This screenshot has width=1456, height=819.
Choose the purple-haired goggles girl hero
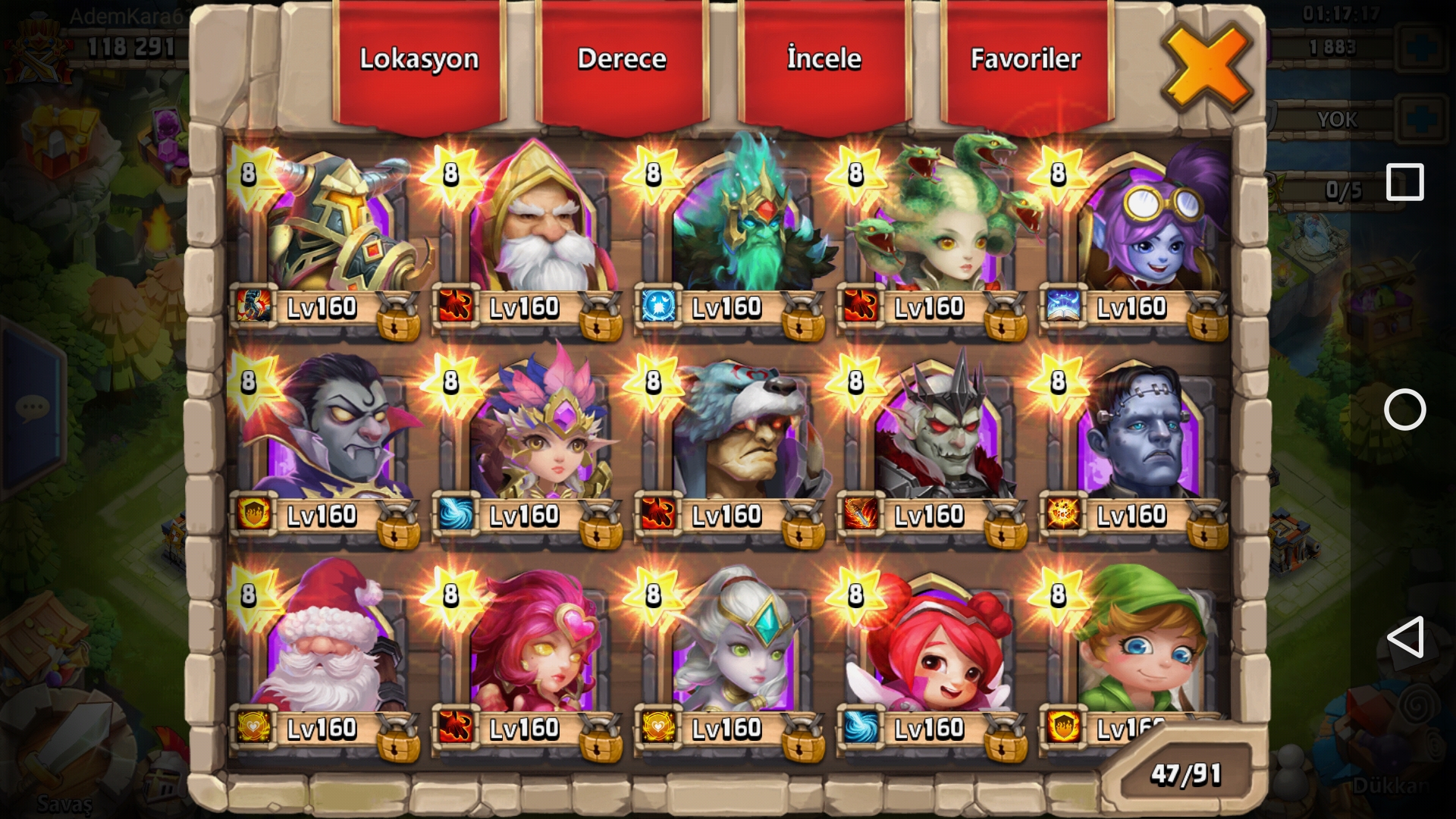pyautogui.click(x=1136, y=227)
